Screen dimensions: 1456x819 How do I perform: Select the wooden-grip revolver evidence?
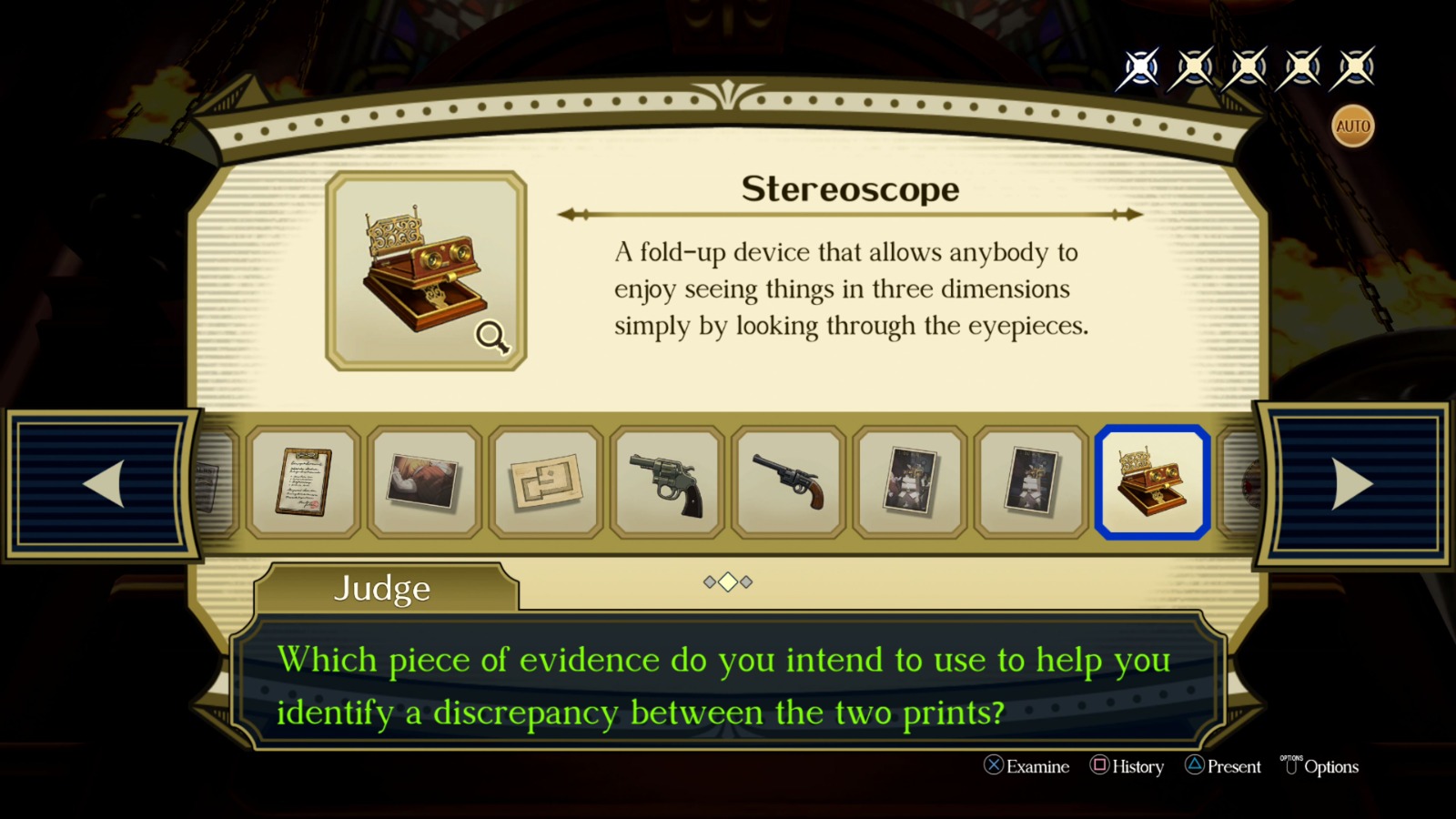click(788, 482)
